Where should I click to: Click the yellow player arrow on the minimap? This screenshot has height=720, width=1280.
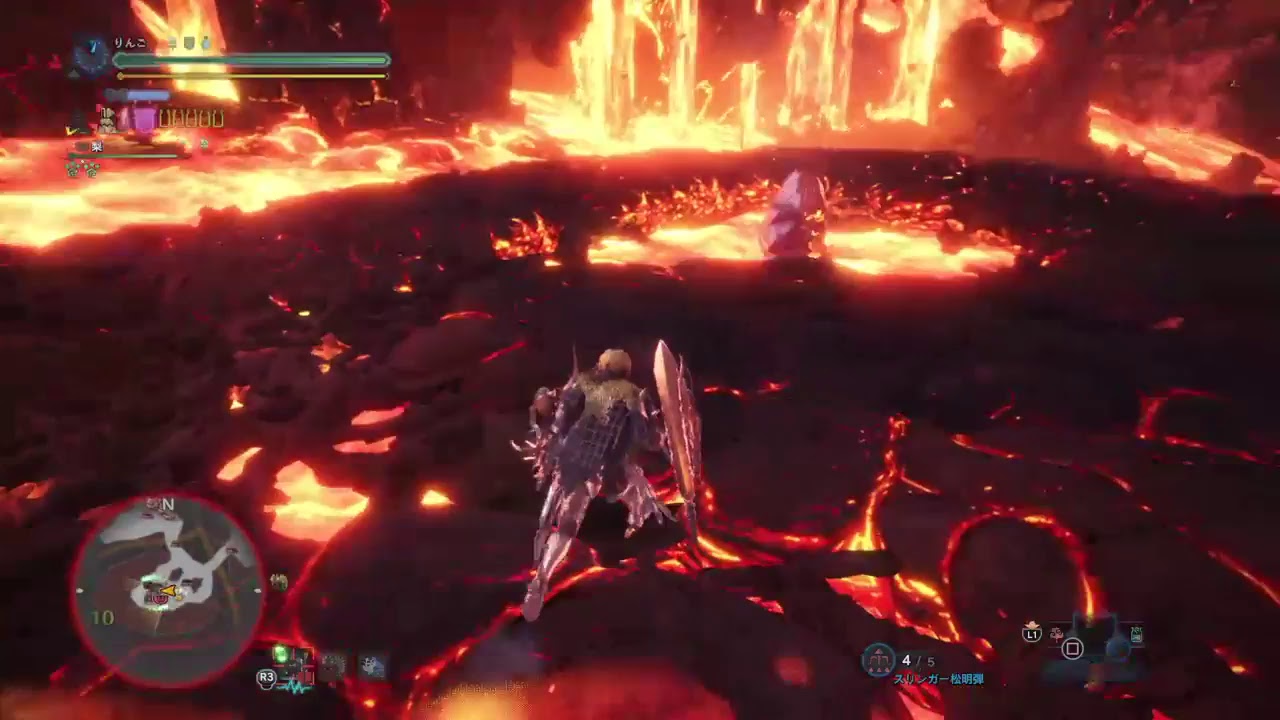(x=169, y=591)
